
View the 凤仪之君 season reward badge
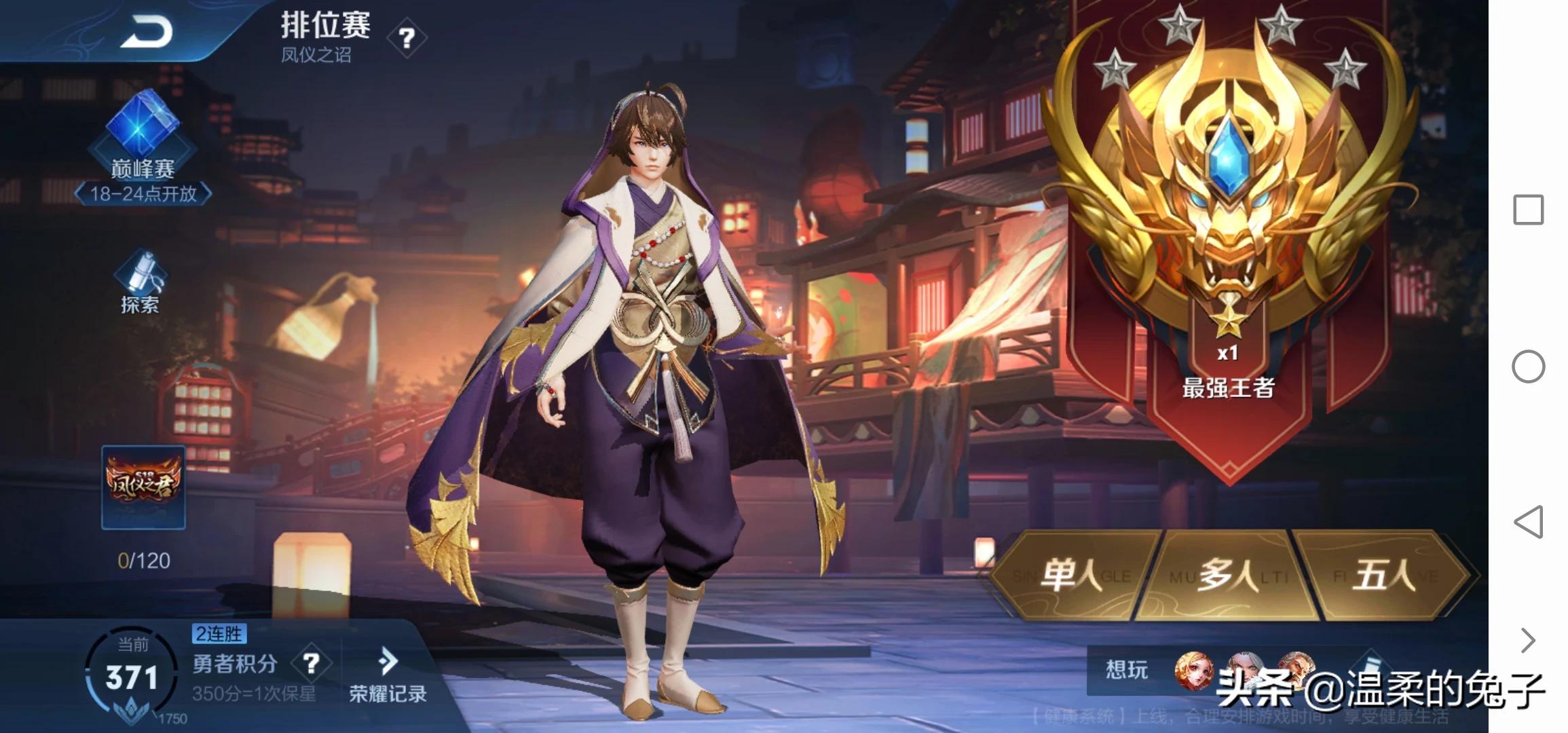[x=143, y=487]
